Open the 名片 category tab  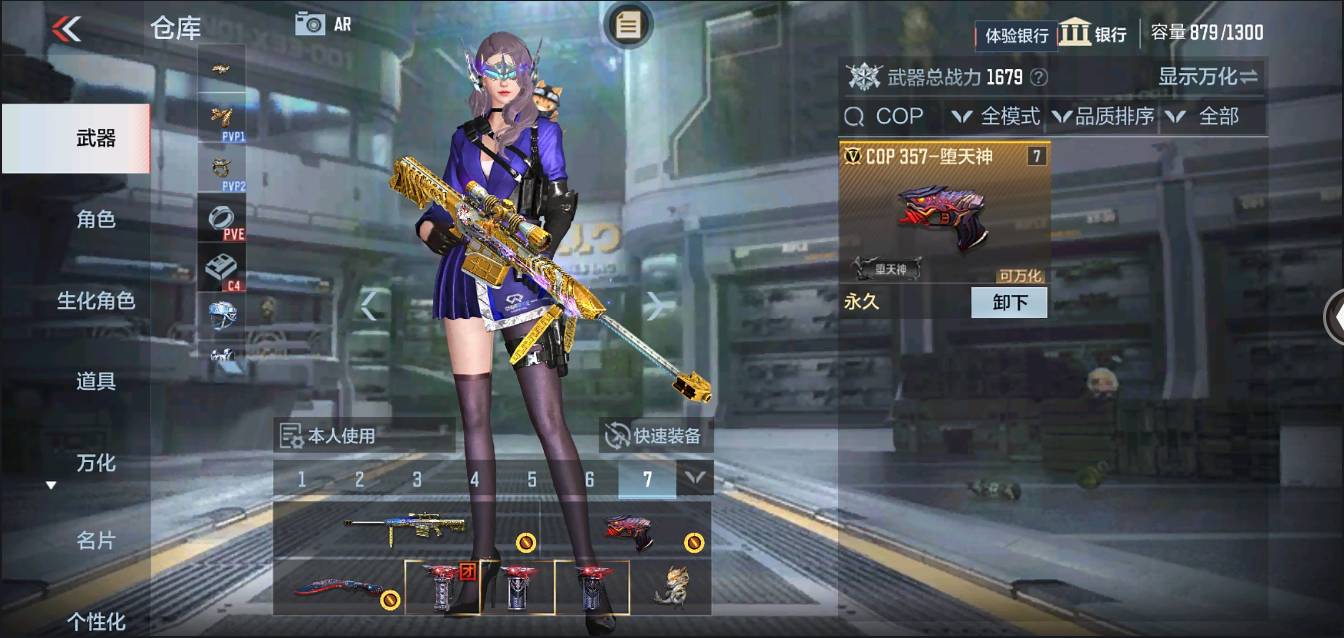click(96, 541)
